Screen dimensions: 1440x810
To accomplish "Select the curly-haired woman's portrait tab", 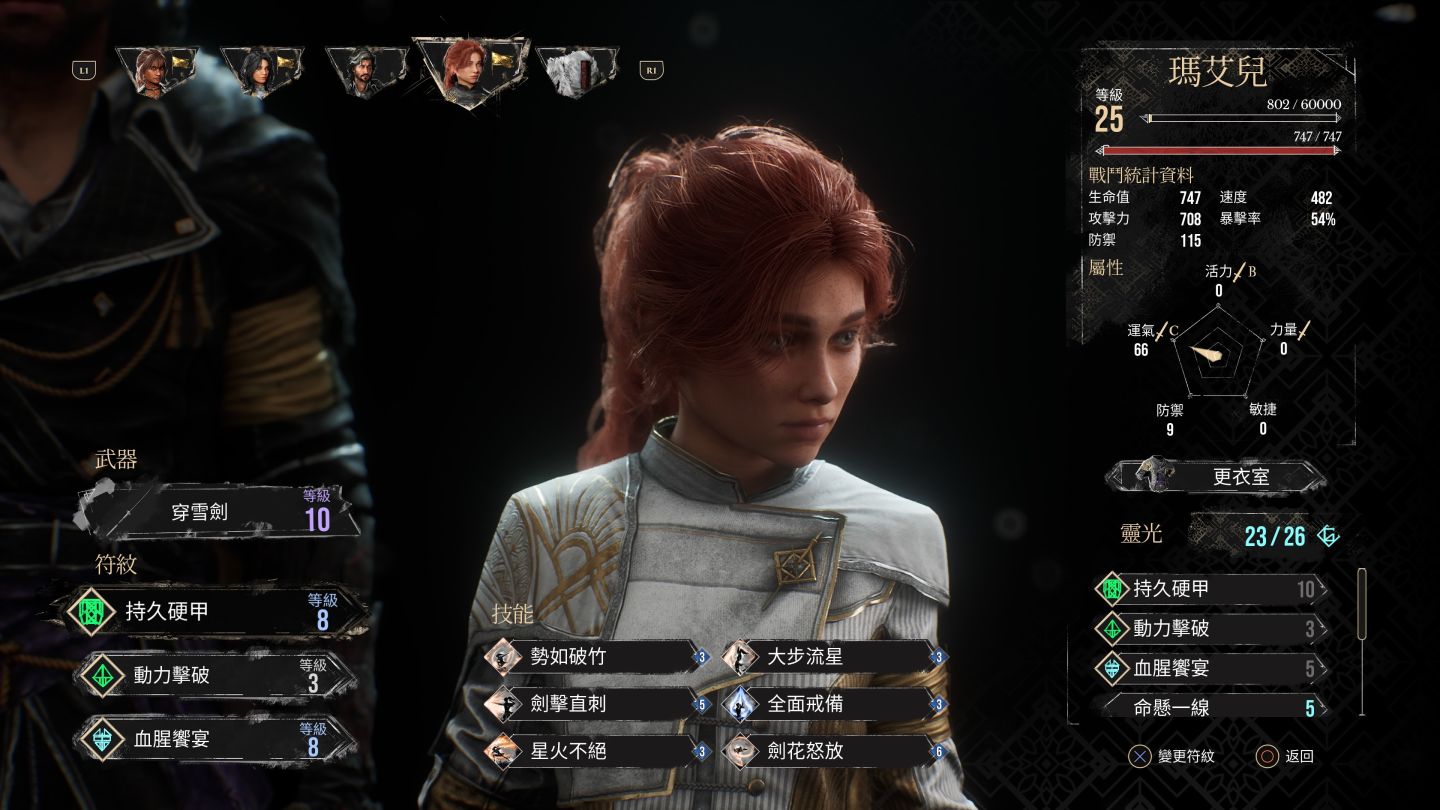I will 157,71.
